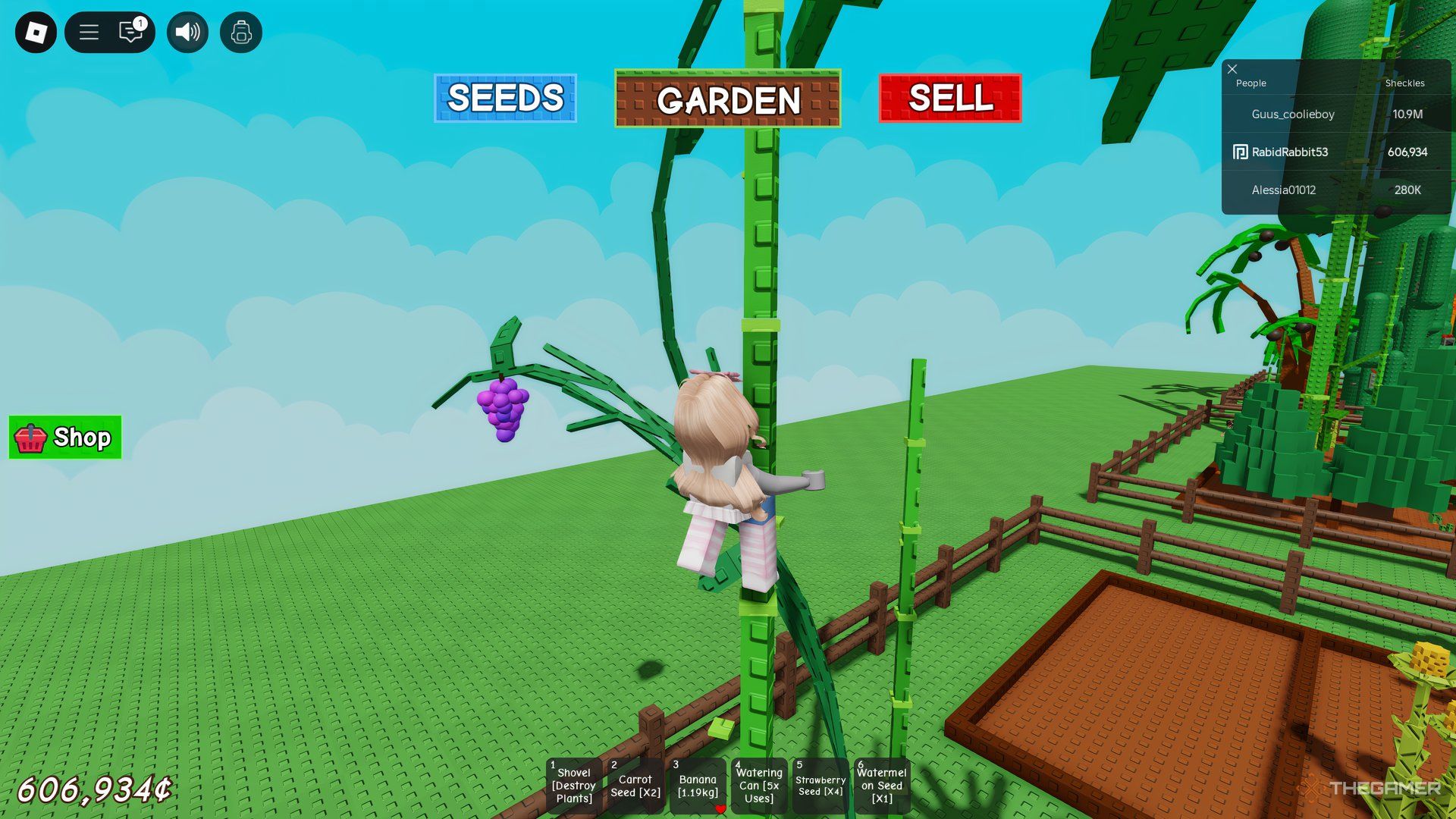Select the GARDEN sign

click(727, 101)
